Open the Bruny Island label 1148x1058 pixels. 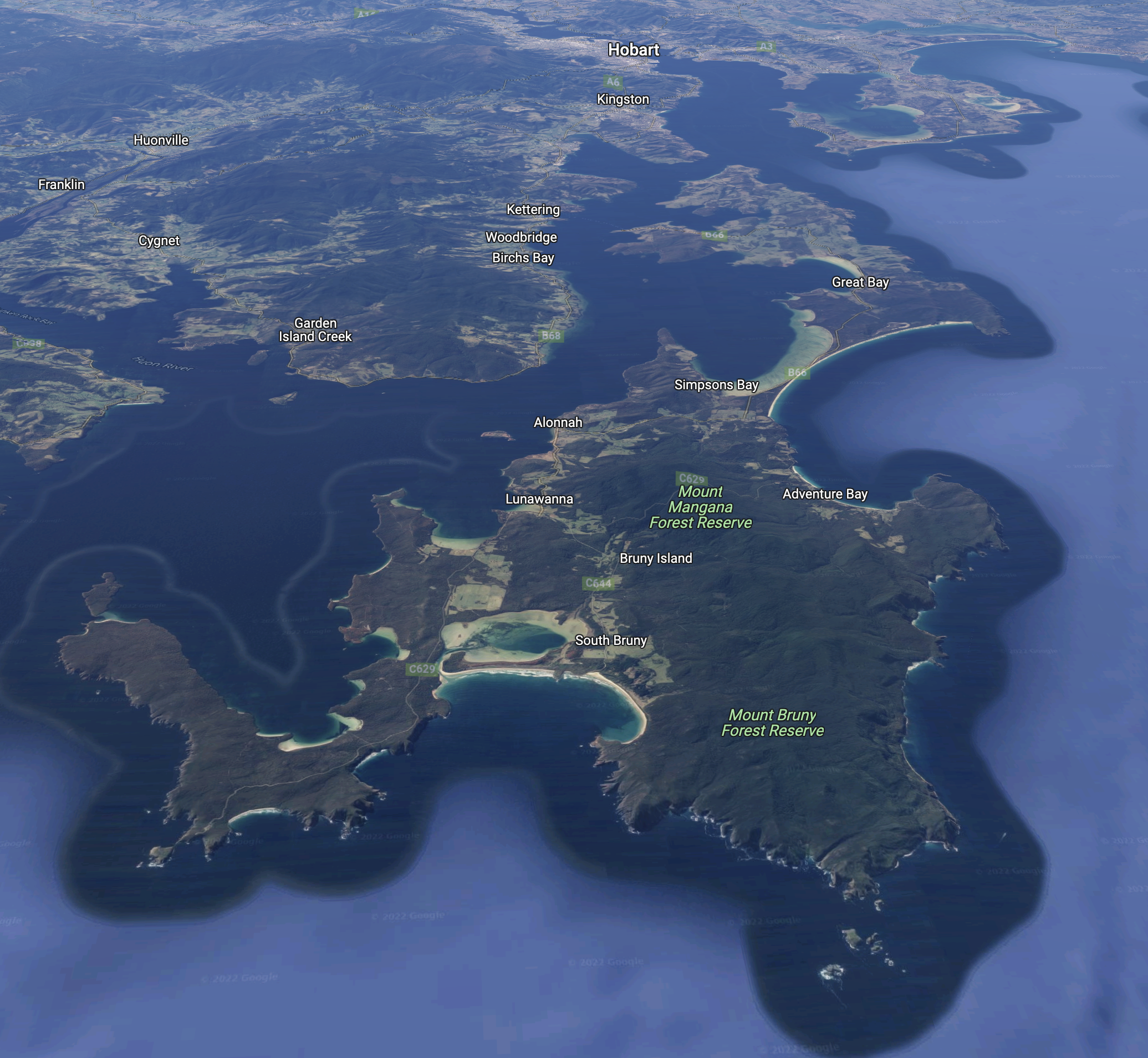(655, 558)
